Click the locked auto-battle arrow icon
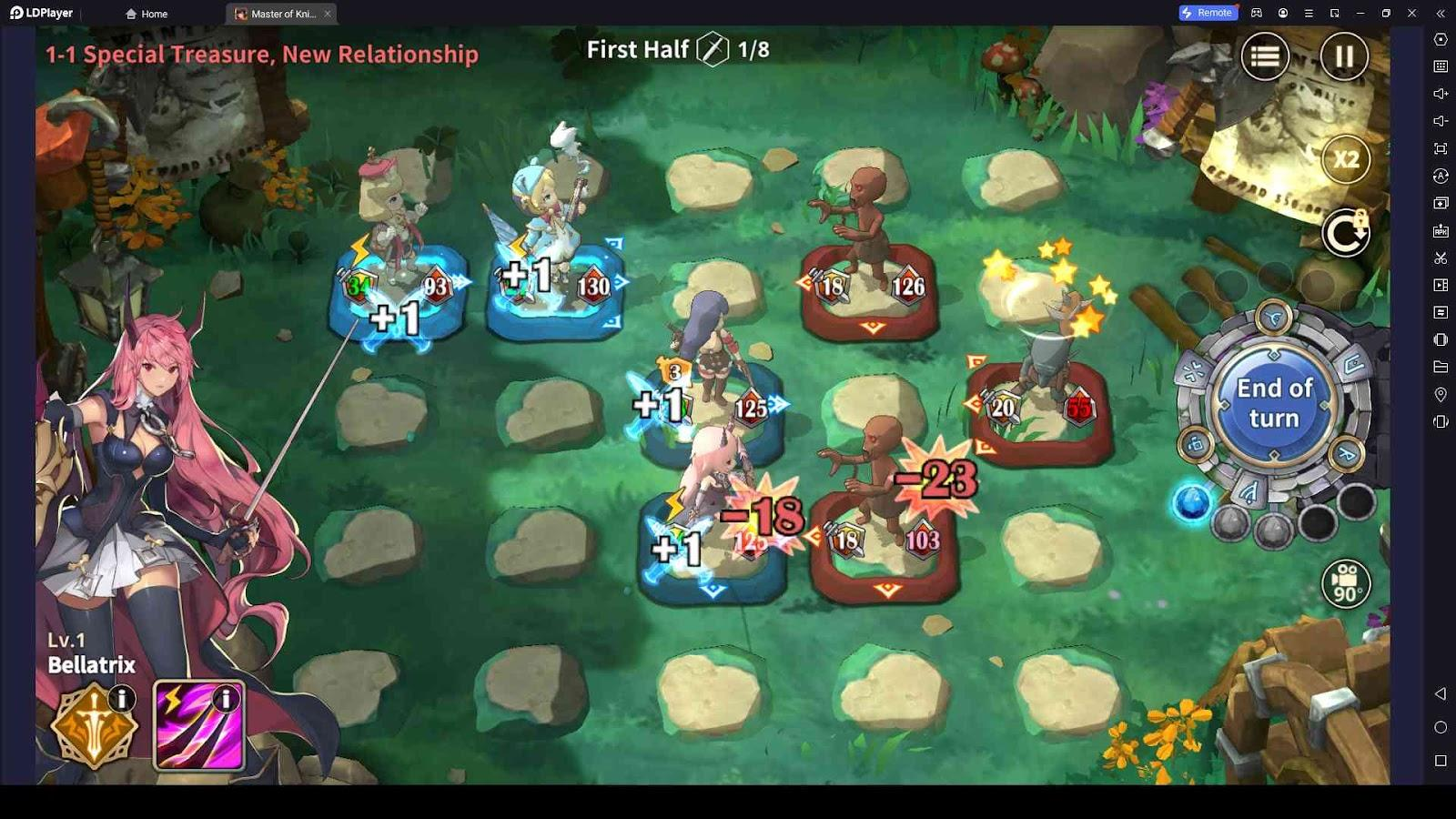Viewport: 1456px width, 819px height. click(1346, 233)
